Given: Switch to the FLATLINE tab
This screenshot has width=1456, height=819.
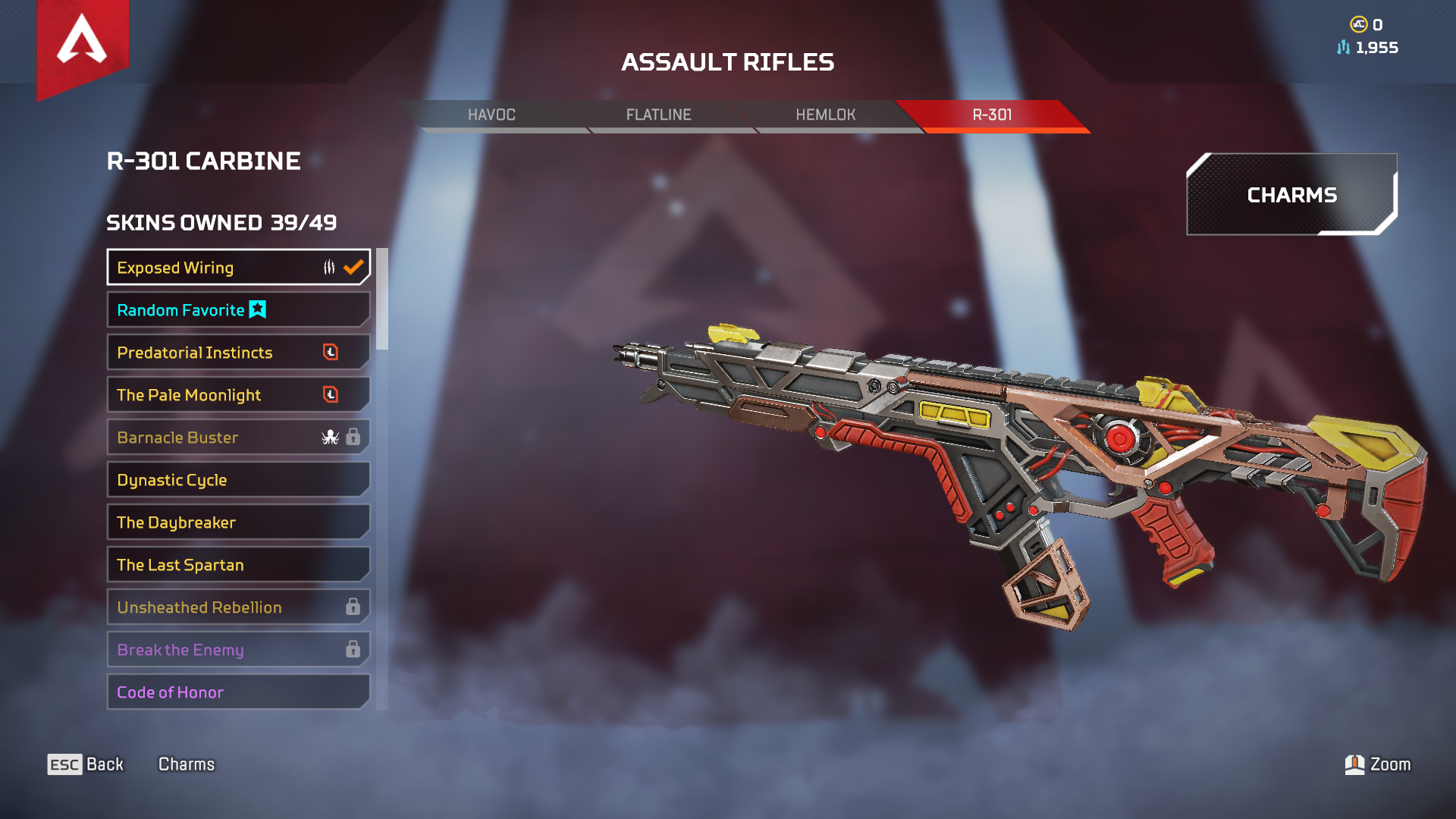Looking at the screenshot, I should 658,115.
